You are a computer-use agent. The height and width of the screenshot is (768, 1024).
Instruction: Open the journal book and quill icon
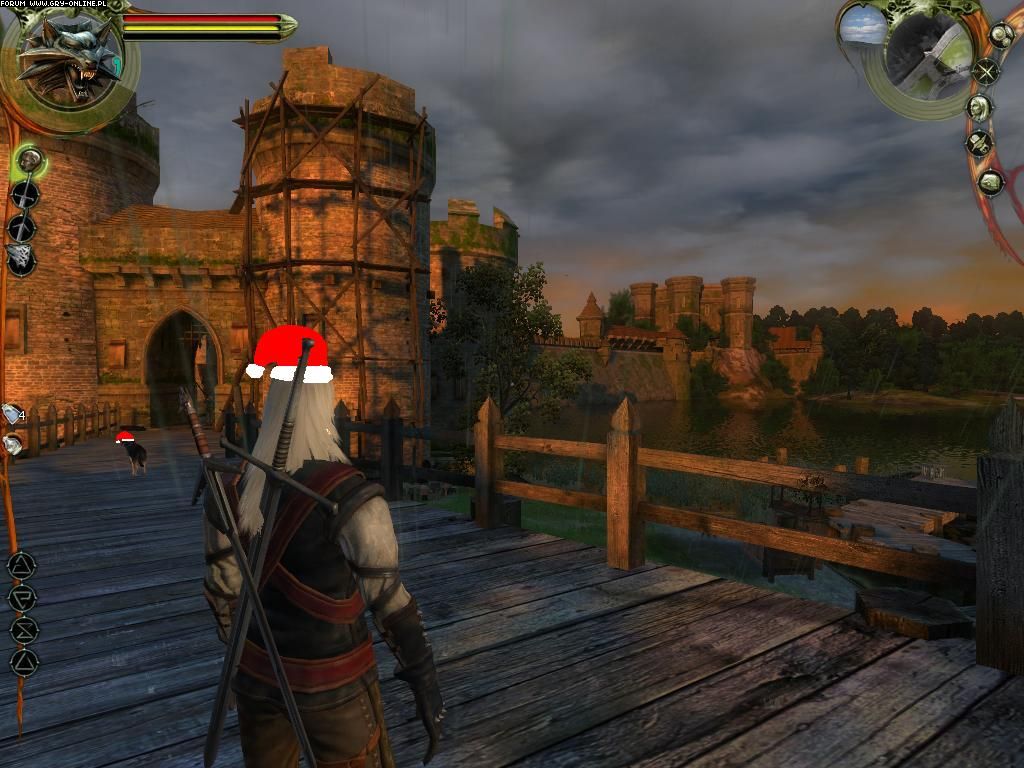click(979, 144)
